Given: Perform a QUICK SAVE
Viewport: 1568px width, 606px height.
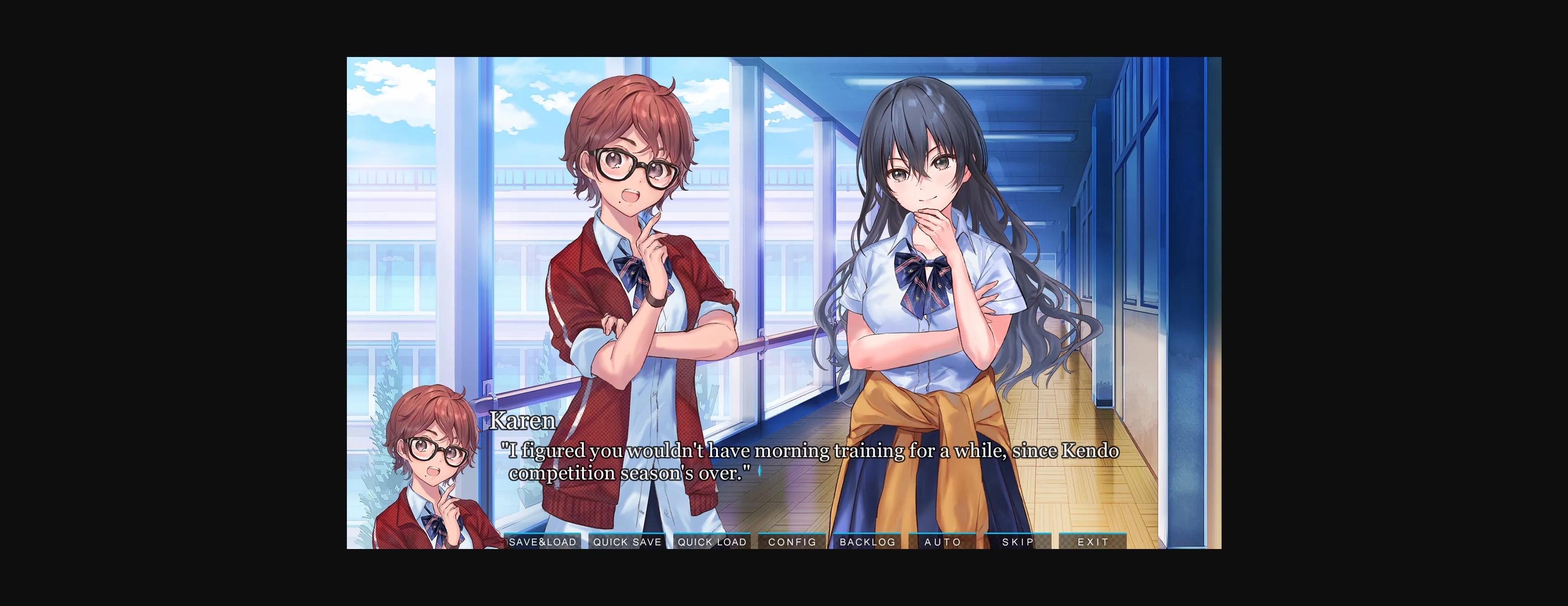Looking at the screenshot, I should 627,541.
